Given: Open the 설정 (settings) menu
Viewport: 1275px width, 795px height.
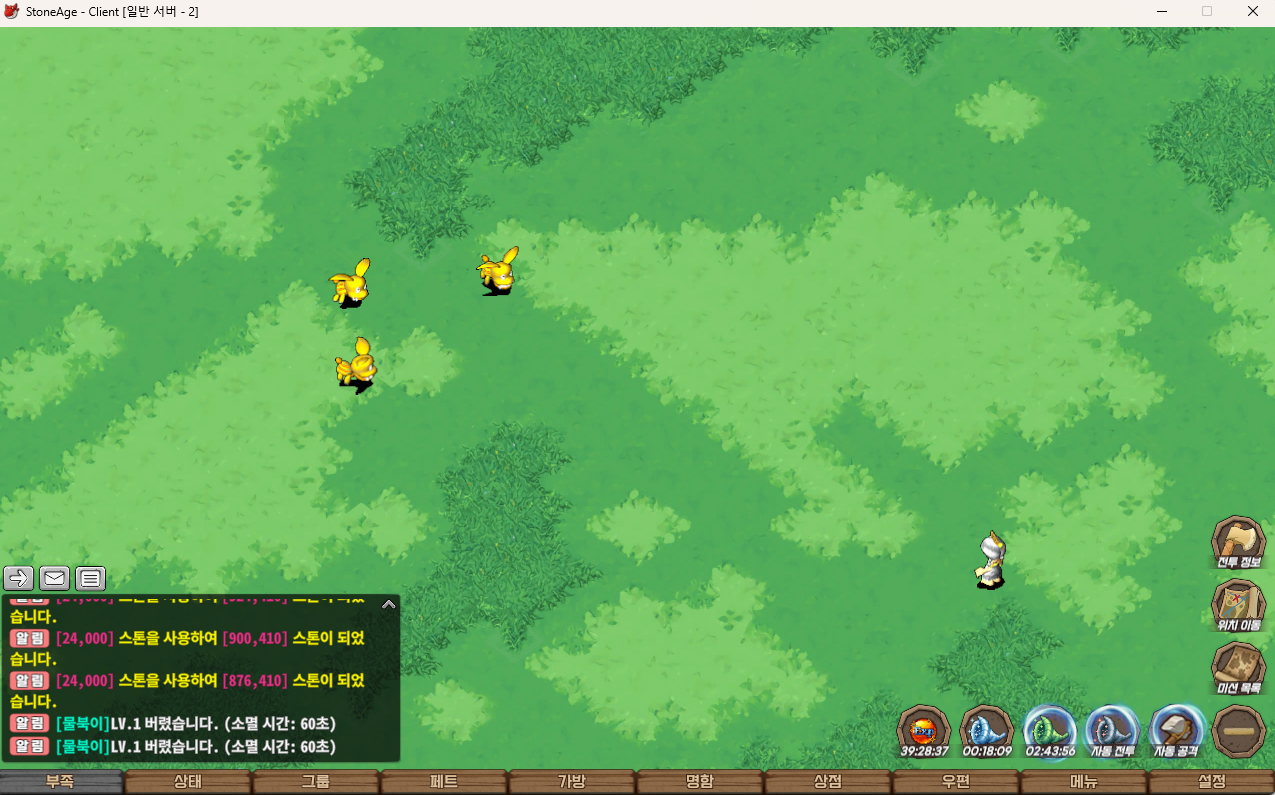Looking at the screenshot, I should (x=1212, y=782).
